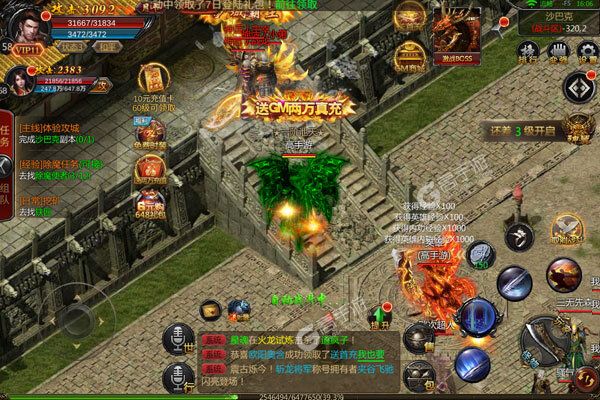The width and height of the screenshot is (600, 400).
Task: Open the 设置 settings gear
Action: pyautogui.click(x=585, y=51)
